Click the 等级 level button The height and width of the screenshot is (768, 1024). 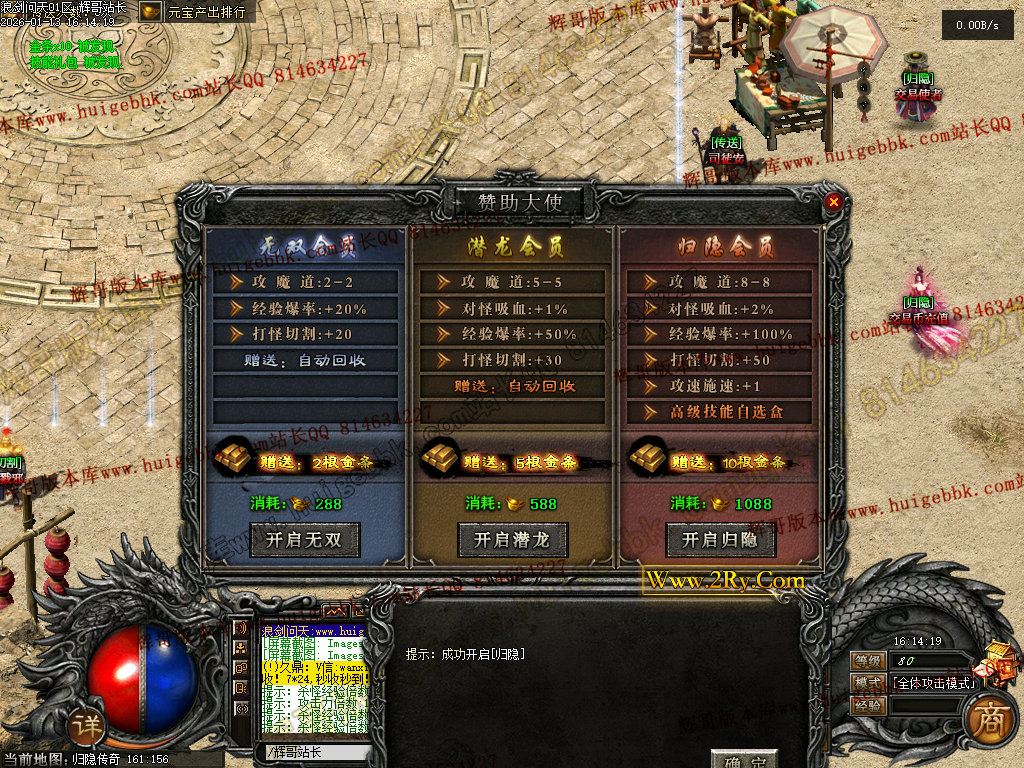click(868, 661)
